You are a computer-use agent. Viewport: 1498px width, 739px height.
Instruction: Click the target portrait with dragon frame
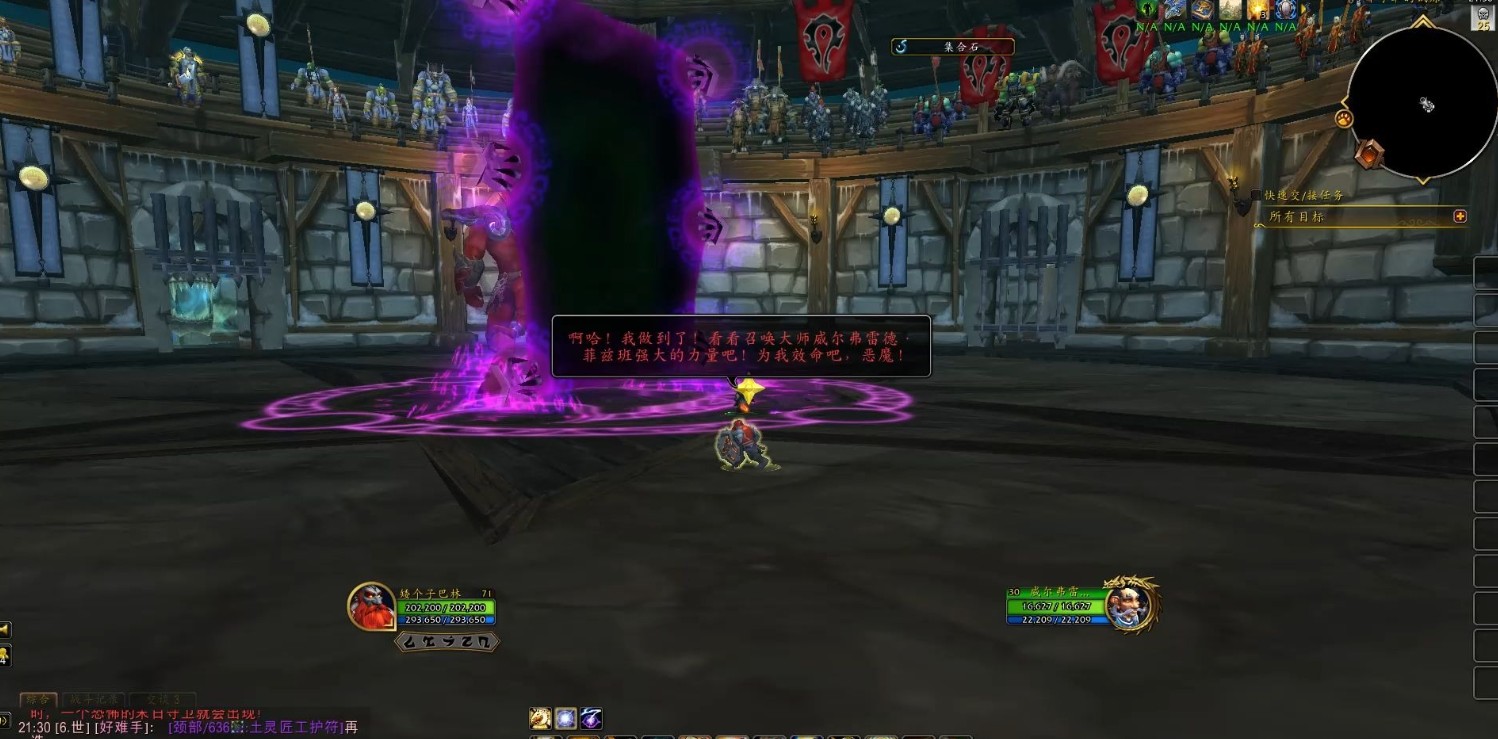(x=1130, y=604)
